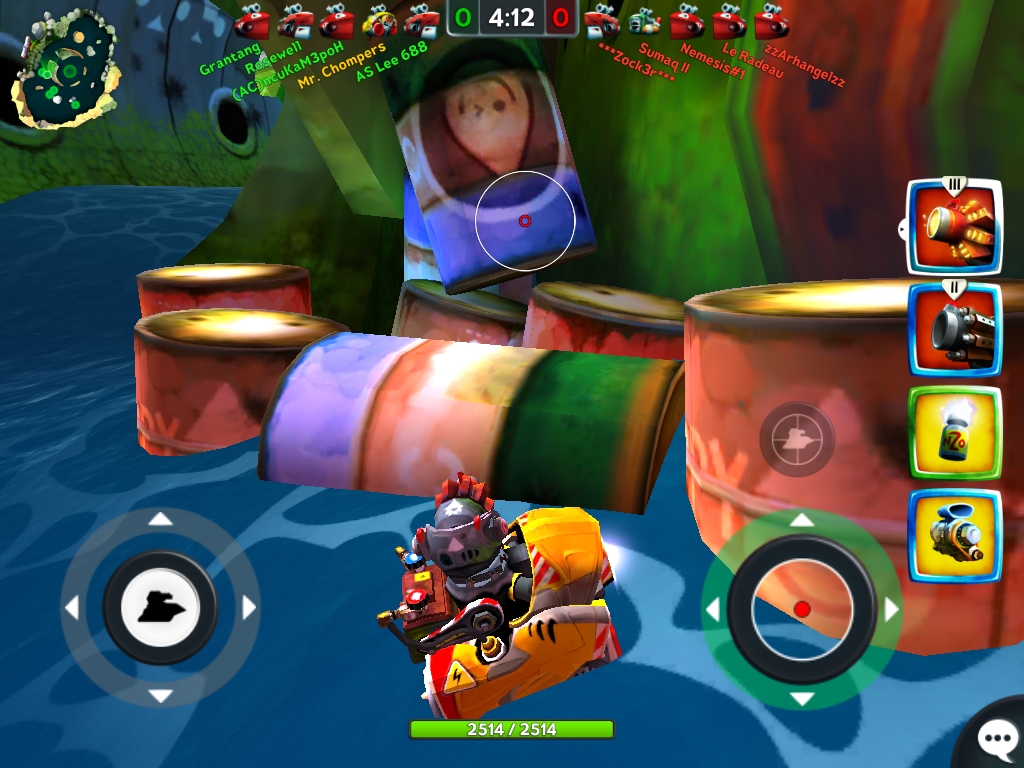
Task: Tap the movement joystick left arrow
Action: 72,608
